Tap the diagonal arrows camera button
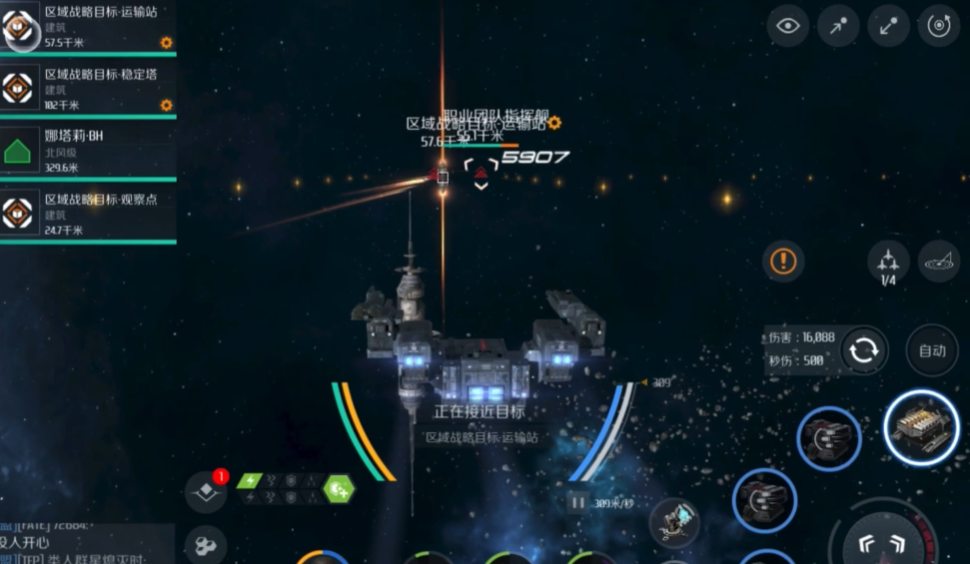This screenshot has width=970, height=564. pos(888,27)
